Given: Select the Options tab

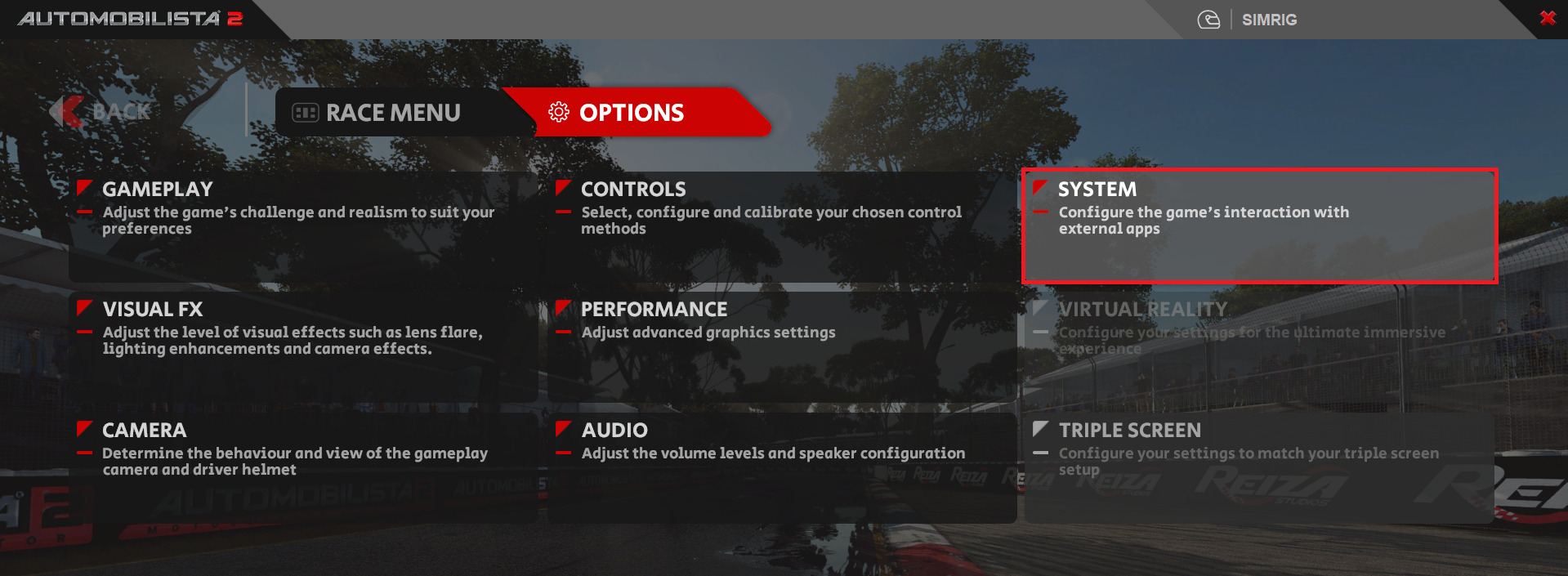Looking at the screenshot, I should [631, 113].
